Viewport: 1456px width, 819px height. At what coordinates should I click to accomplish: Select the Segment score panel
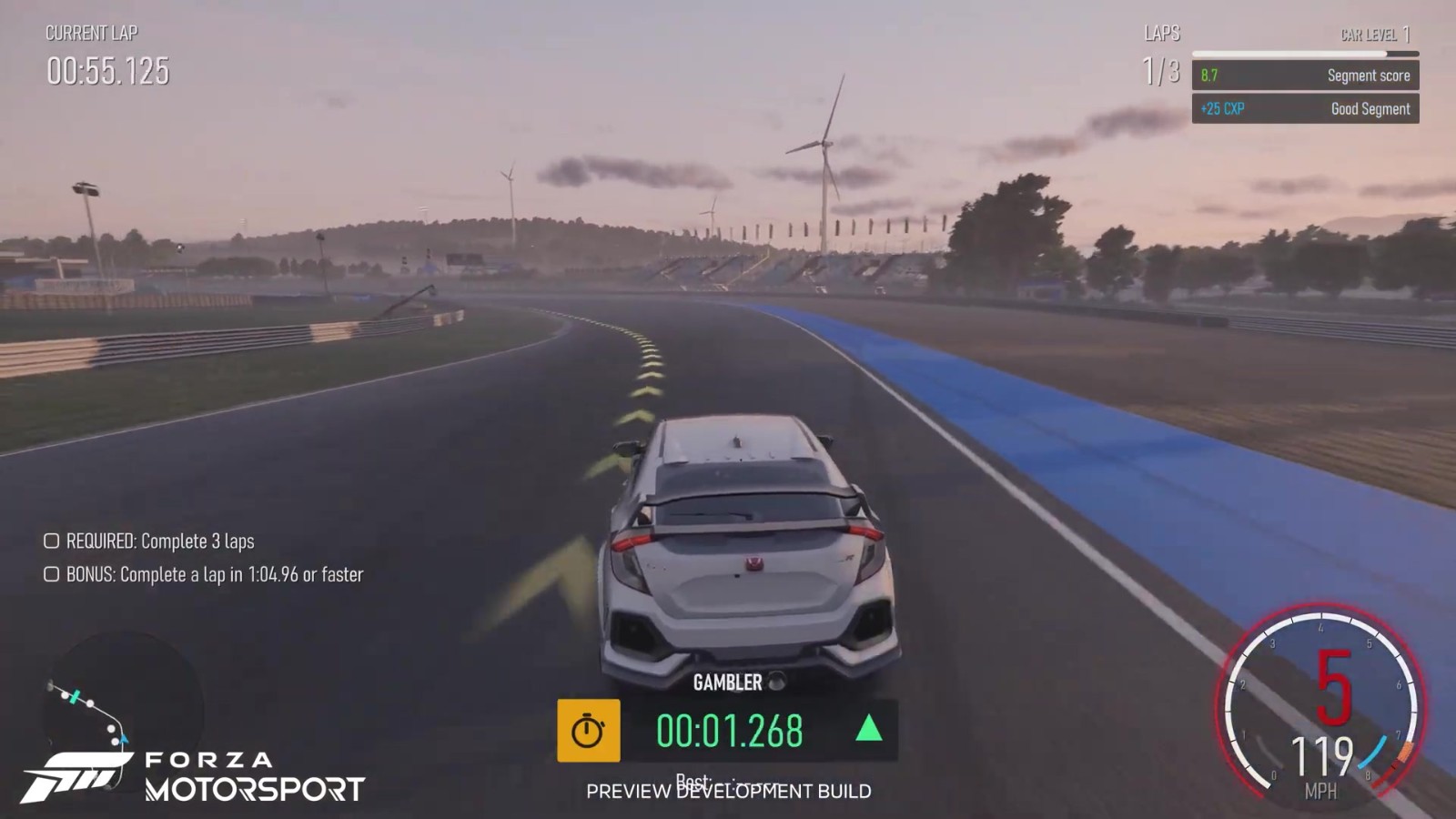[1305, 76]
